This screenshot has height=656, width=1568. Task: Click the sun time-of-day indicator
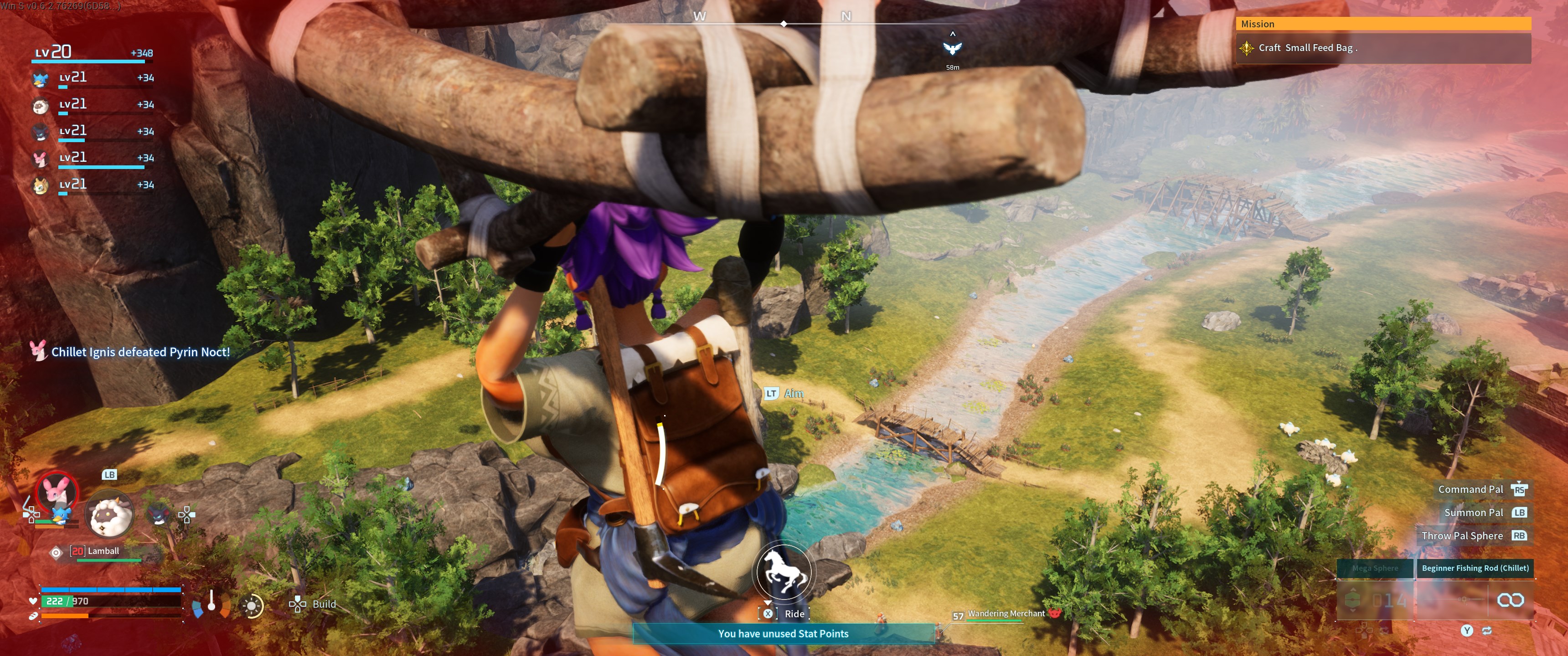pos(252,605)
